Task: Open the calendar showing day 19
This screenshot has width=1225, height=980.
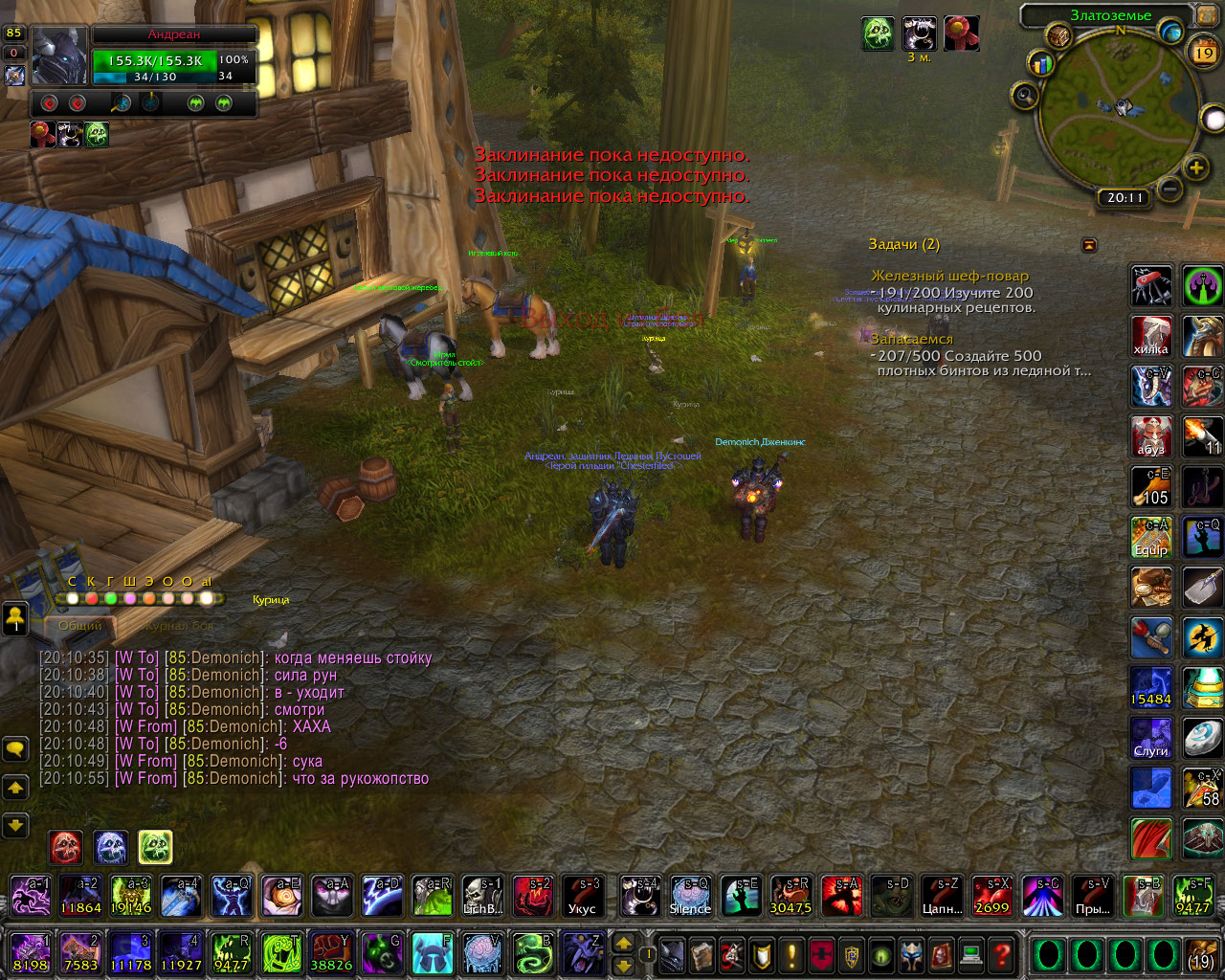Action: [x=1204, y=53]
